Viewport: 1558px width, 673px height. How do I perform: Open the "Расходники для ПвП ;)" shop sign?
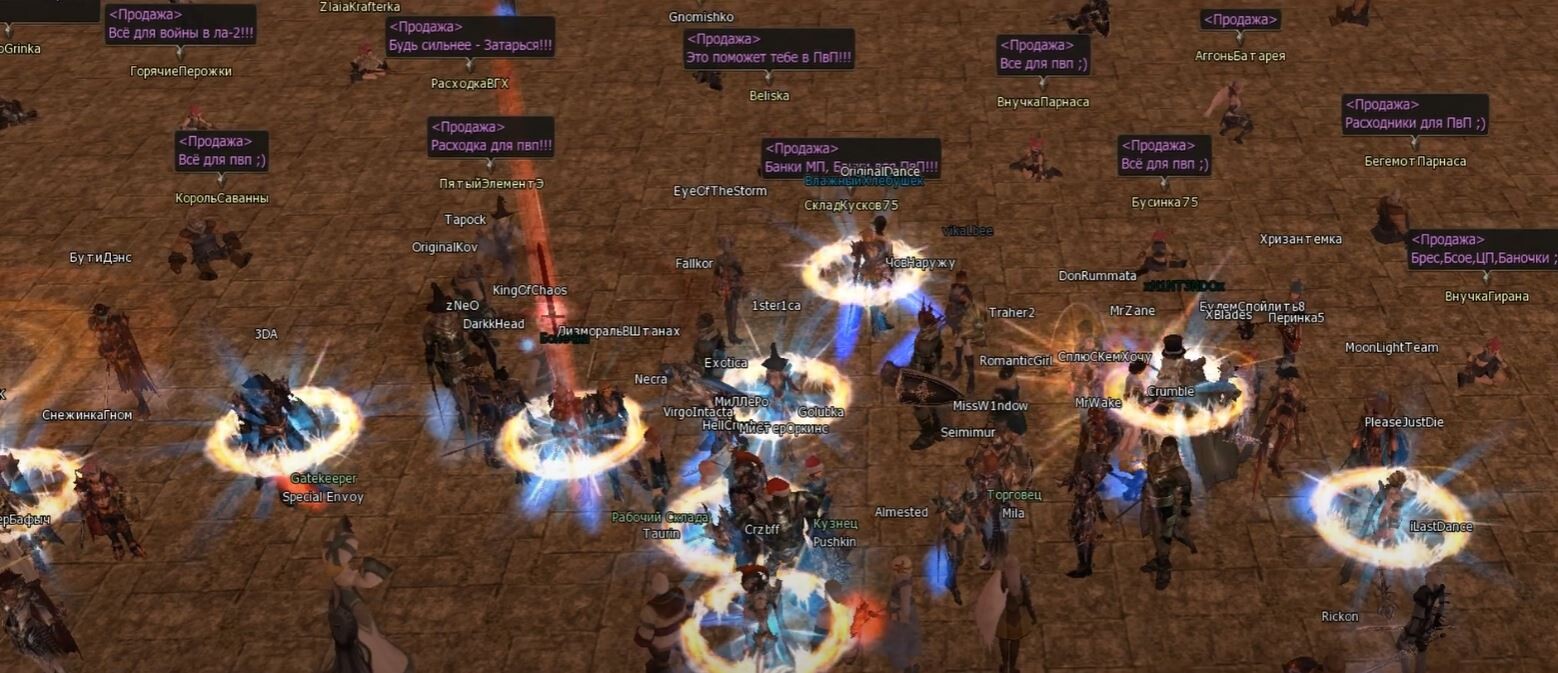[1414, 123]
